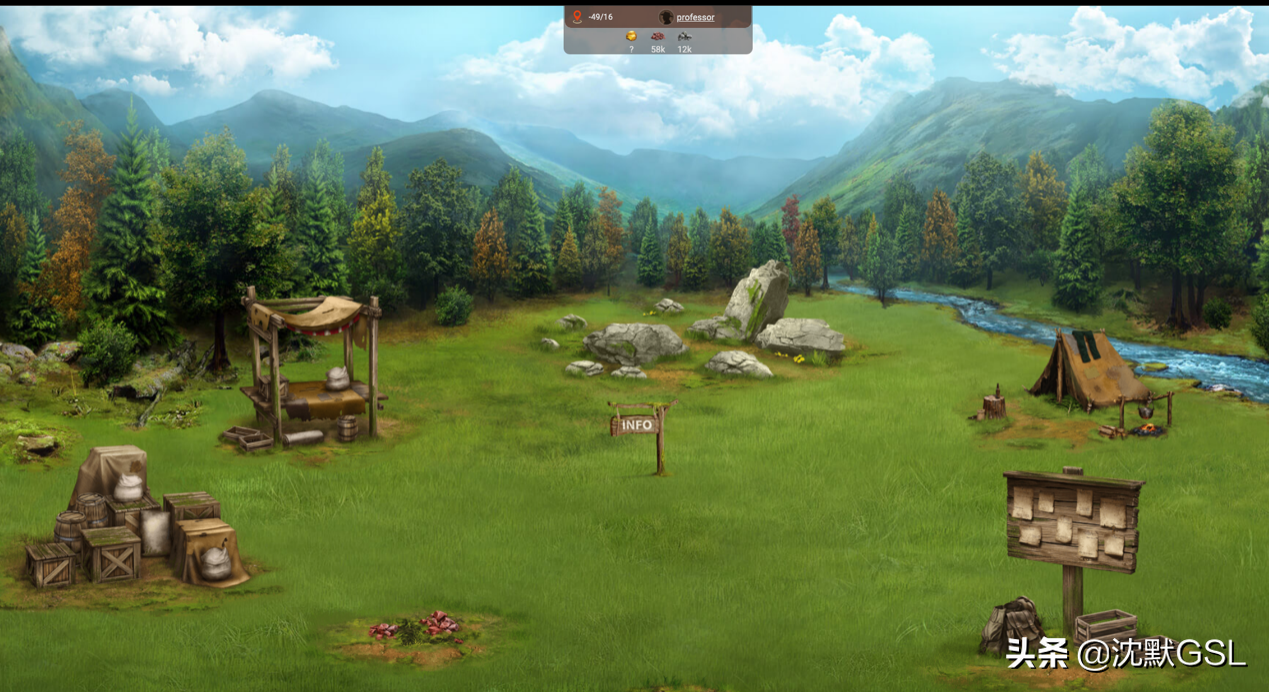Click the orange location pin icon
The height and width of the screenshot is (692, 1269).
[577, 17]
